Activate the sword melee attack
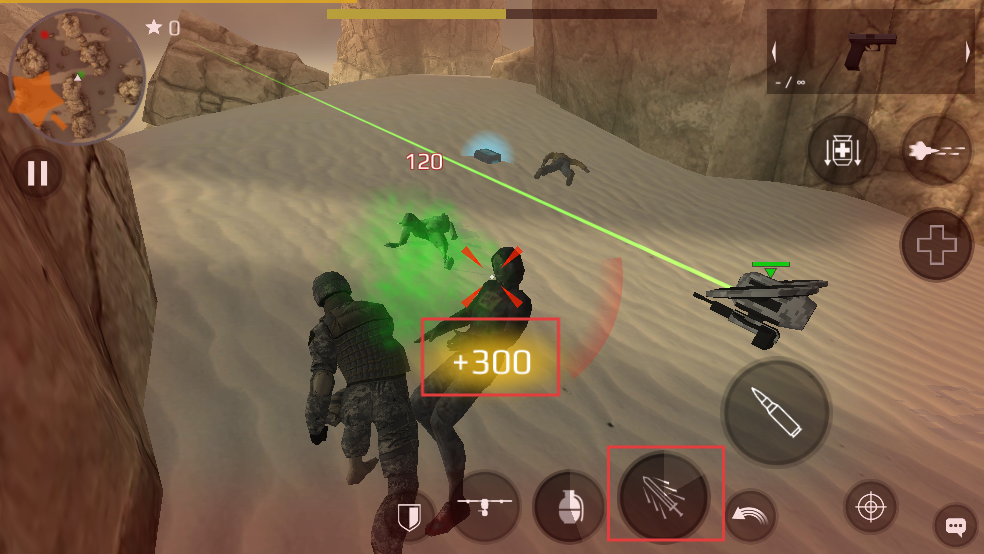984x554 pixels. click(x=664, y=494)
